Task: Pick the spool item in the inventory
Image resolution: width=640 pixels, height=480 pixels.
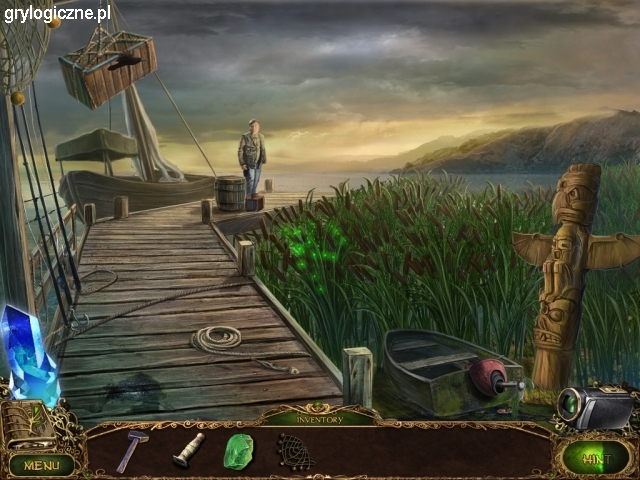Action: 188,450
